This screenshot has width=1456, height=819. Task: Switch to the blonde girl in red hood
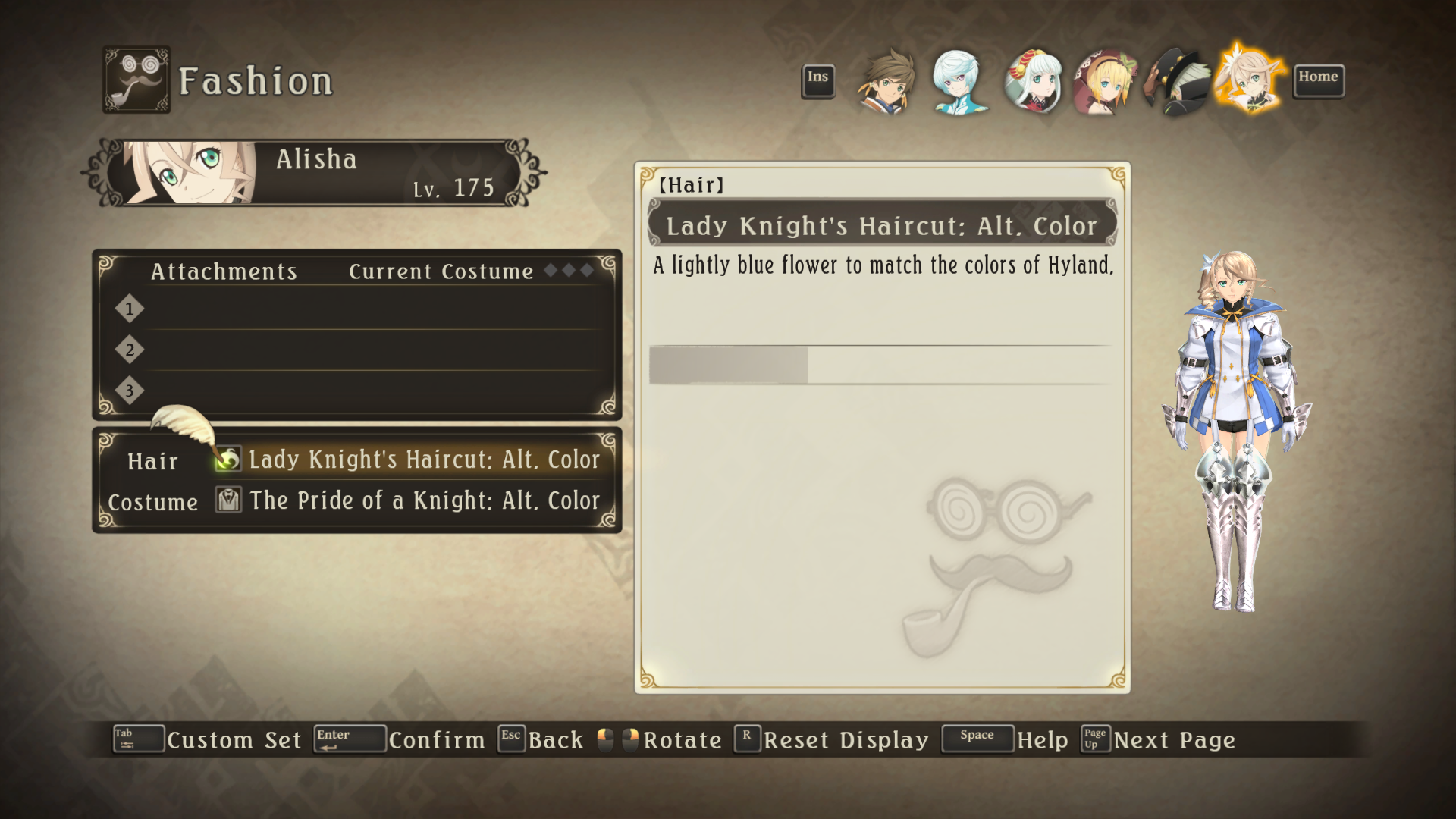1104,82
